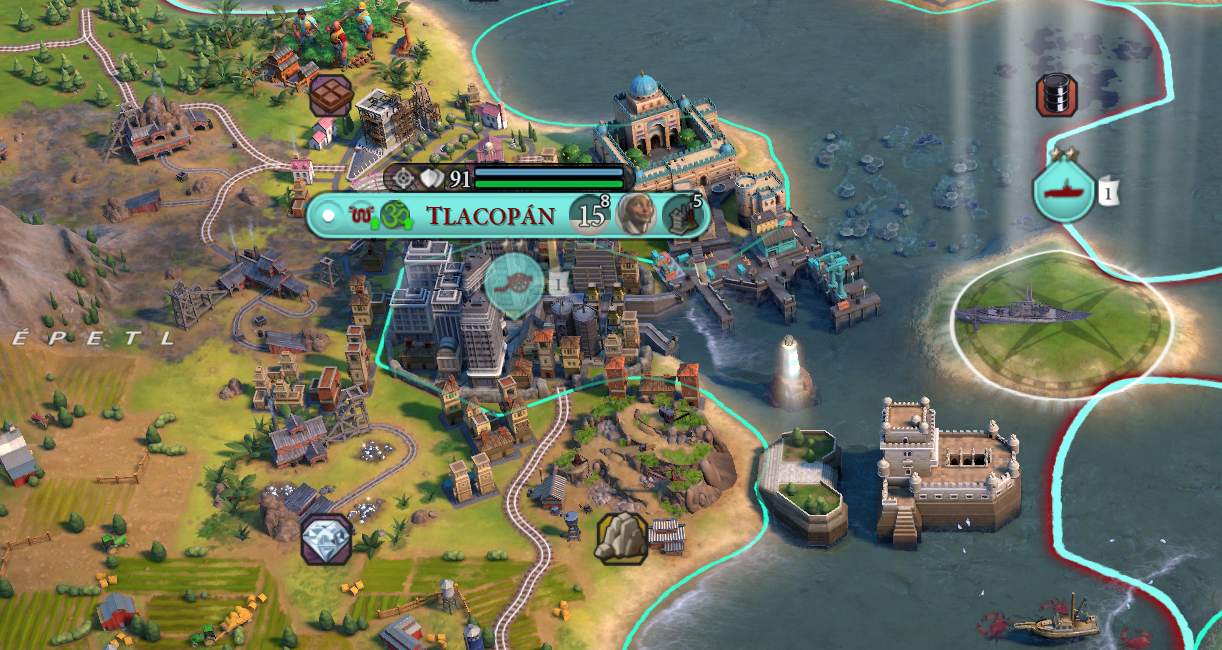Click the green Om religion icon
This screenshot has height=650, width=1222.
(395, 215)
